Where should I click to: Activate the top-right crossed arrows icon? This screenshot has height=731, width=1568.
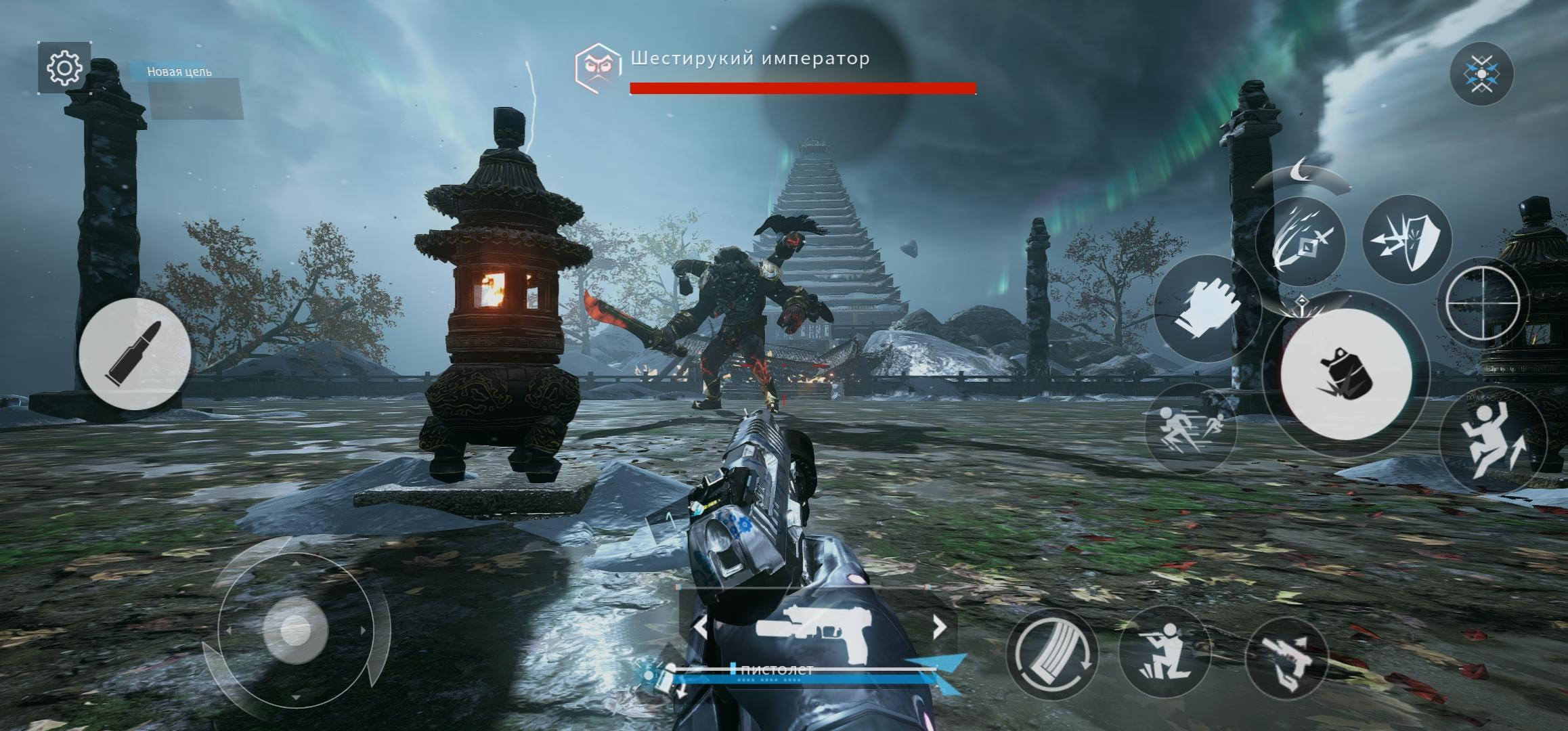point(1481,74)
